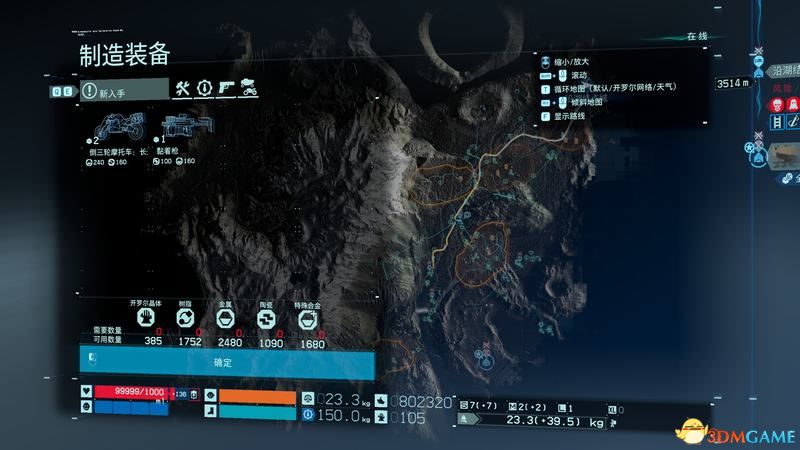Viewport: 800px width, 450px height.
Task: Switch to the equipment gear icon tab
Action: (205, 89)
